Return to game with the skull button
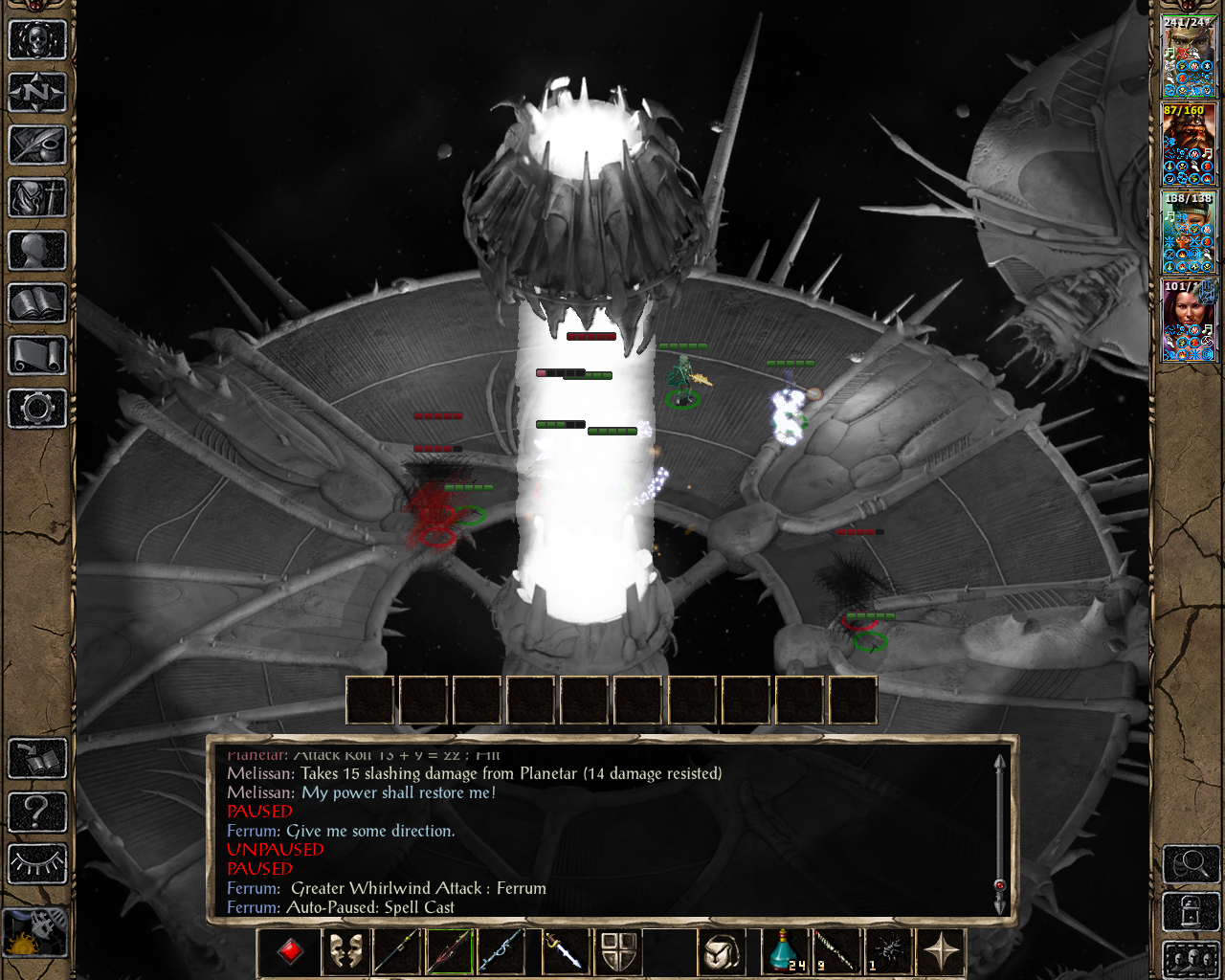 (x=37, y=40)
